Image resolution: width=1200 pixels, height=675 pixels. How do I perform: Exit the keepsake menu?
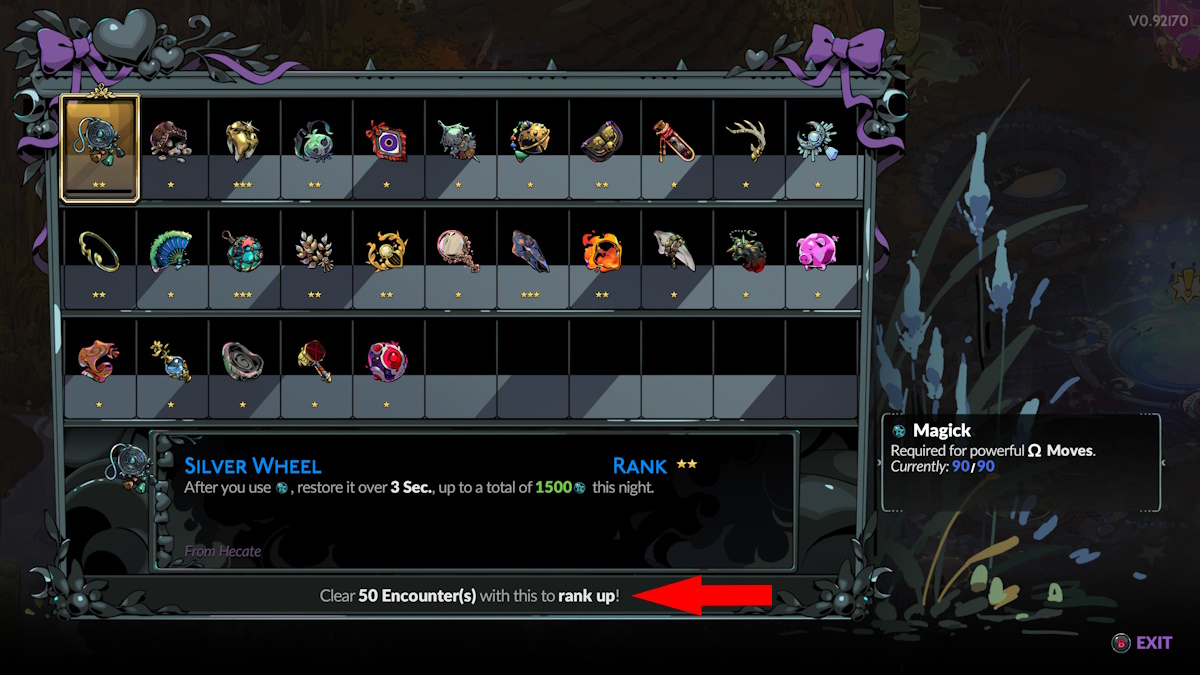[1142, 643]
